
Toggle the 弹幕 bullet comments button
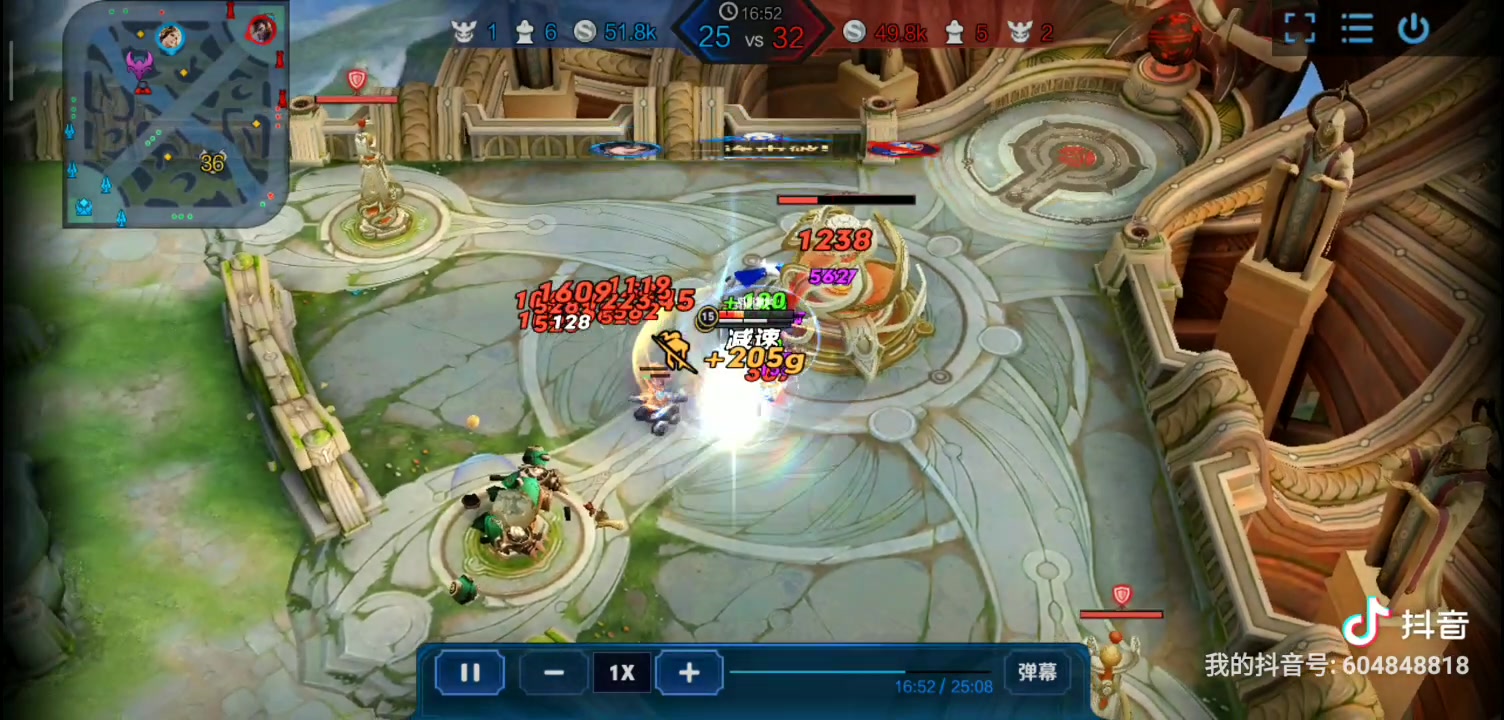[1037, 672]
